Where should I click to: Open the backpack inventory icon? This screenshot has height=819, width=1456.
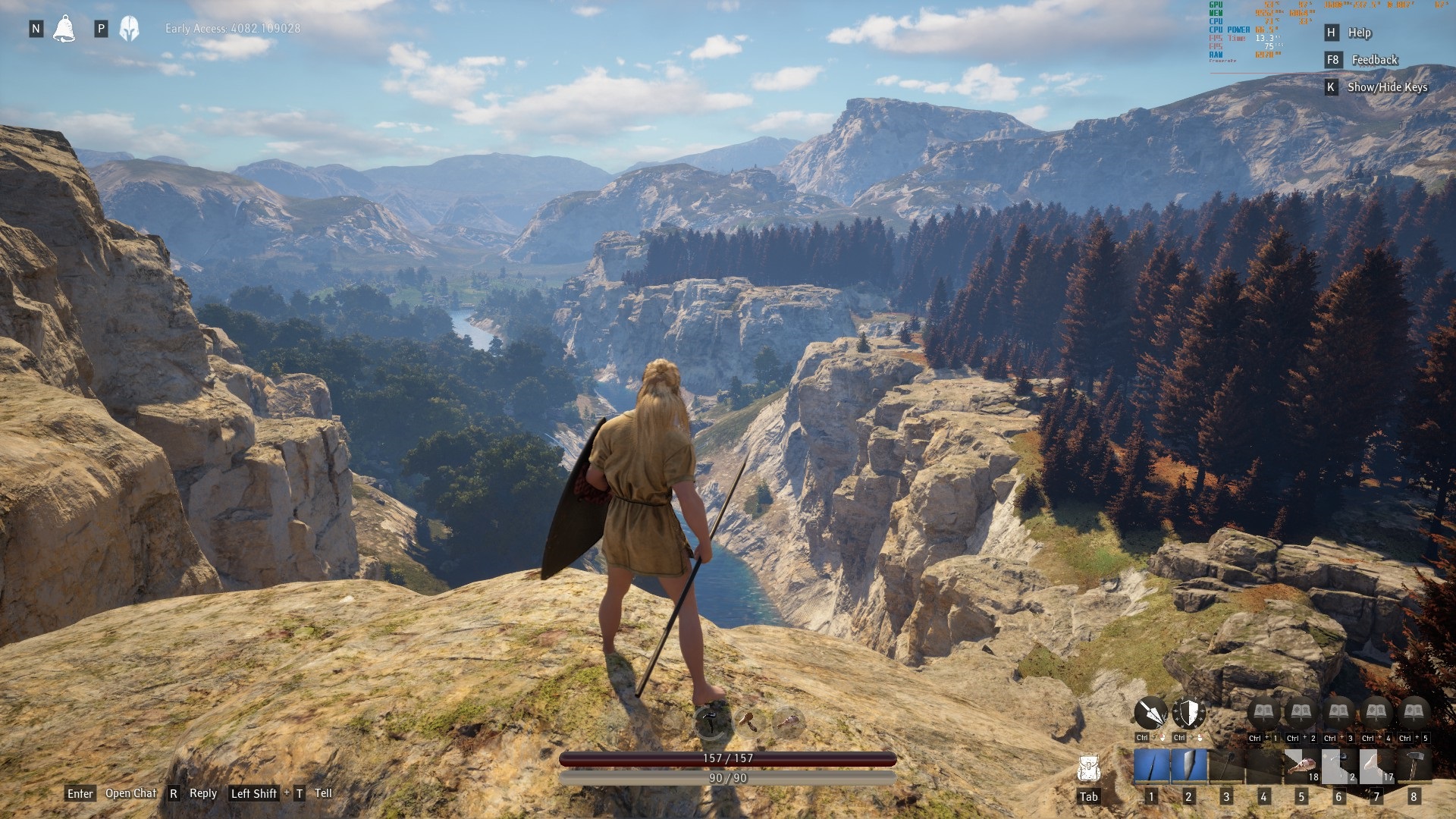click(1088, 770)
